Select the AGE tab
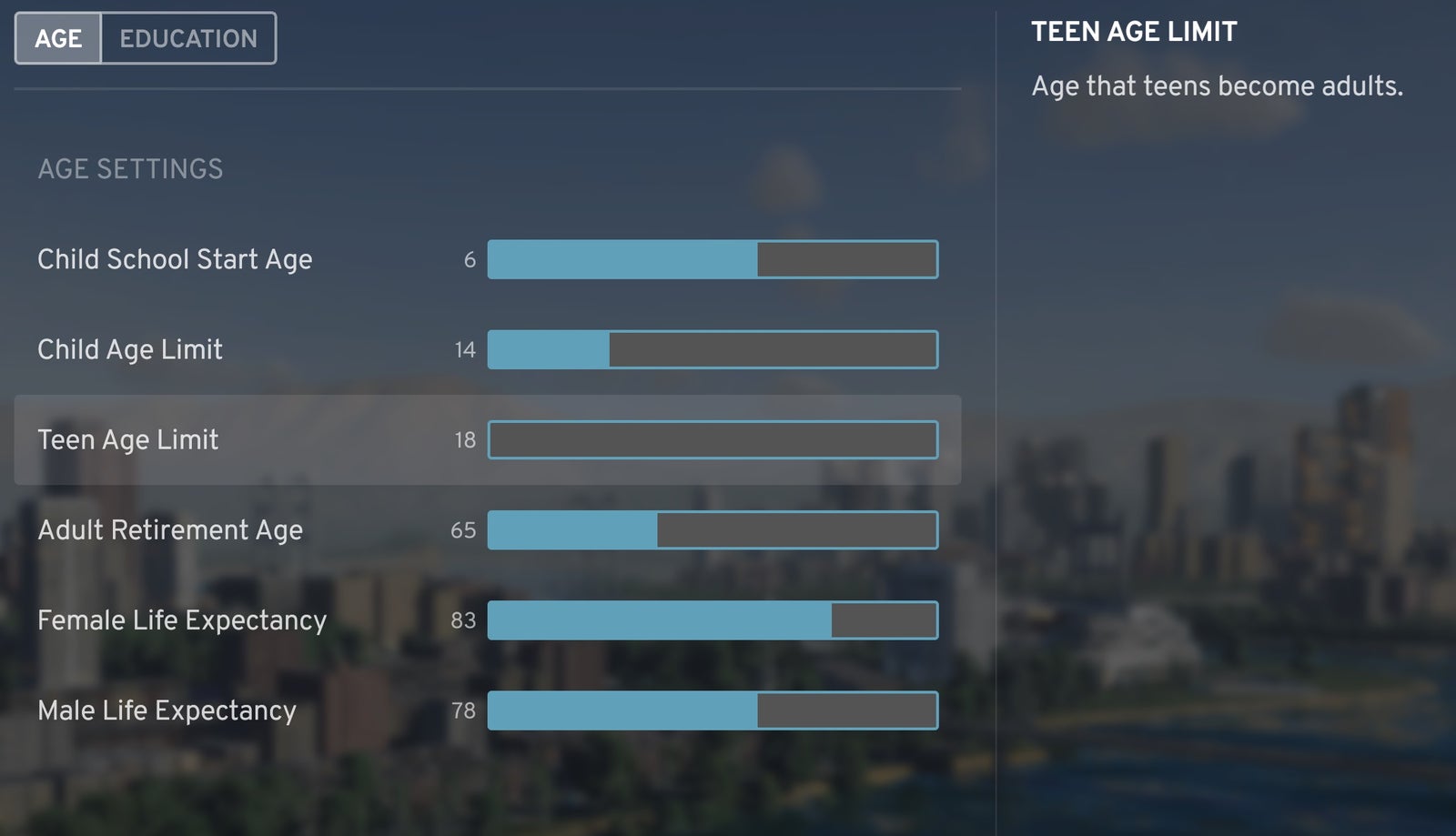 tap(58, 37)
